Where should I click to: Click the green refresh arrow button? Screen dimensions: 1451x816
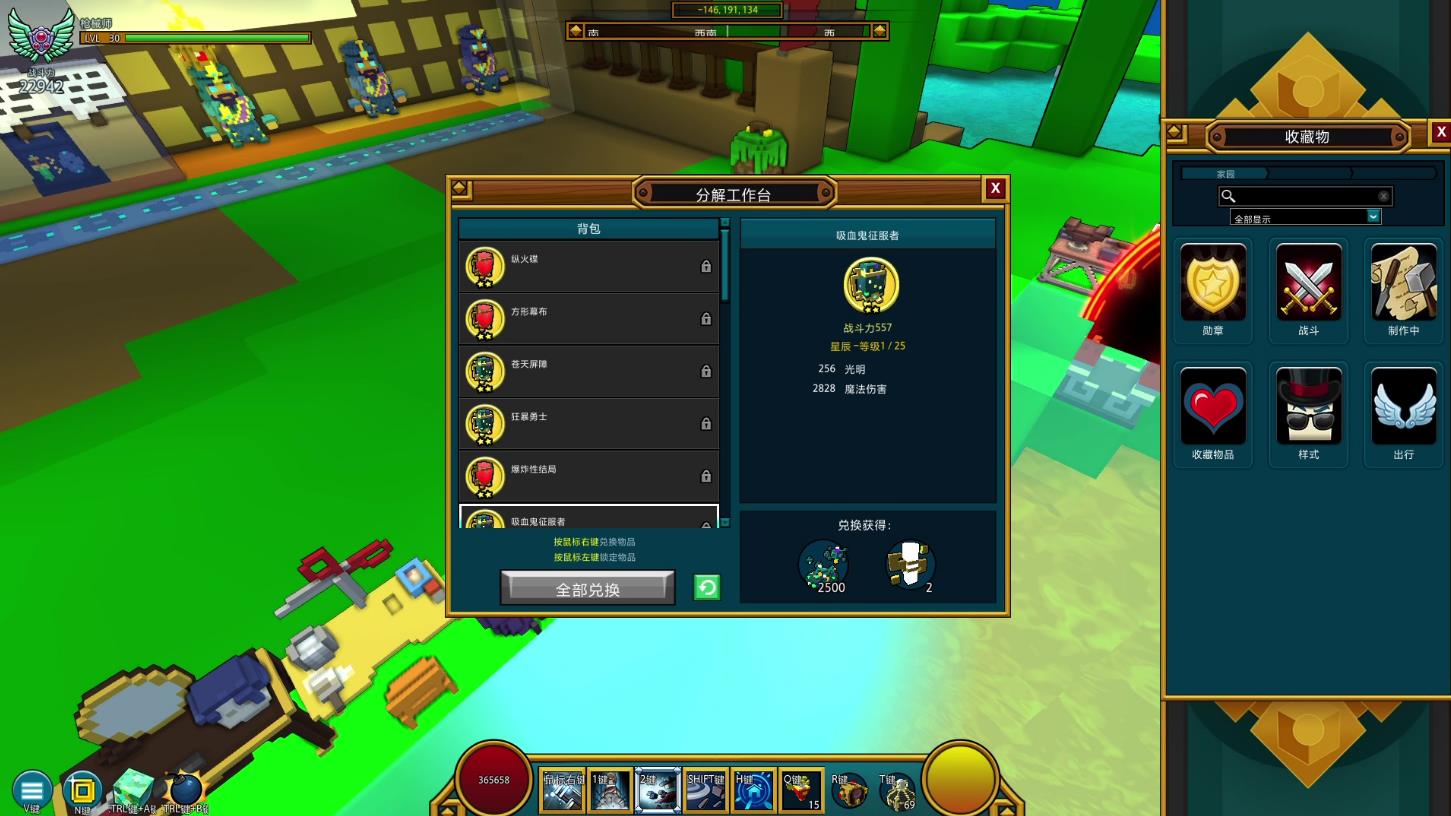tap(707, 588)
